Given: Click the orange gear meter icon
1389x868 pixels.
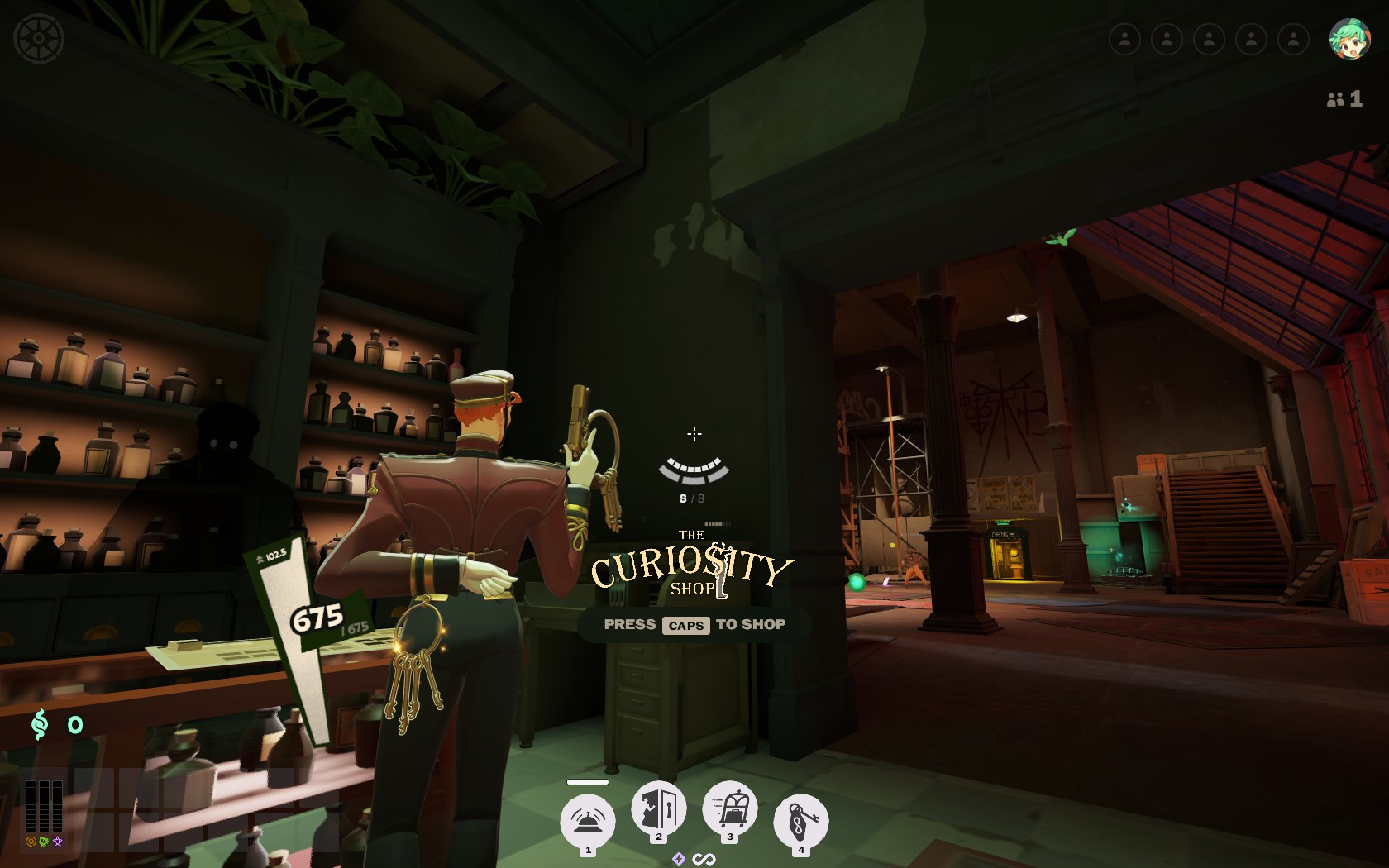Looking at the screenshot, I should 30,841.
